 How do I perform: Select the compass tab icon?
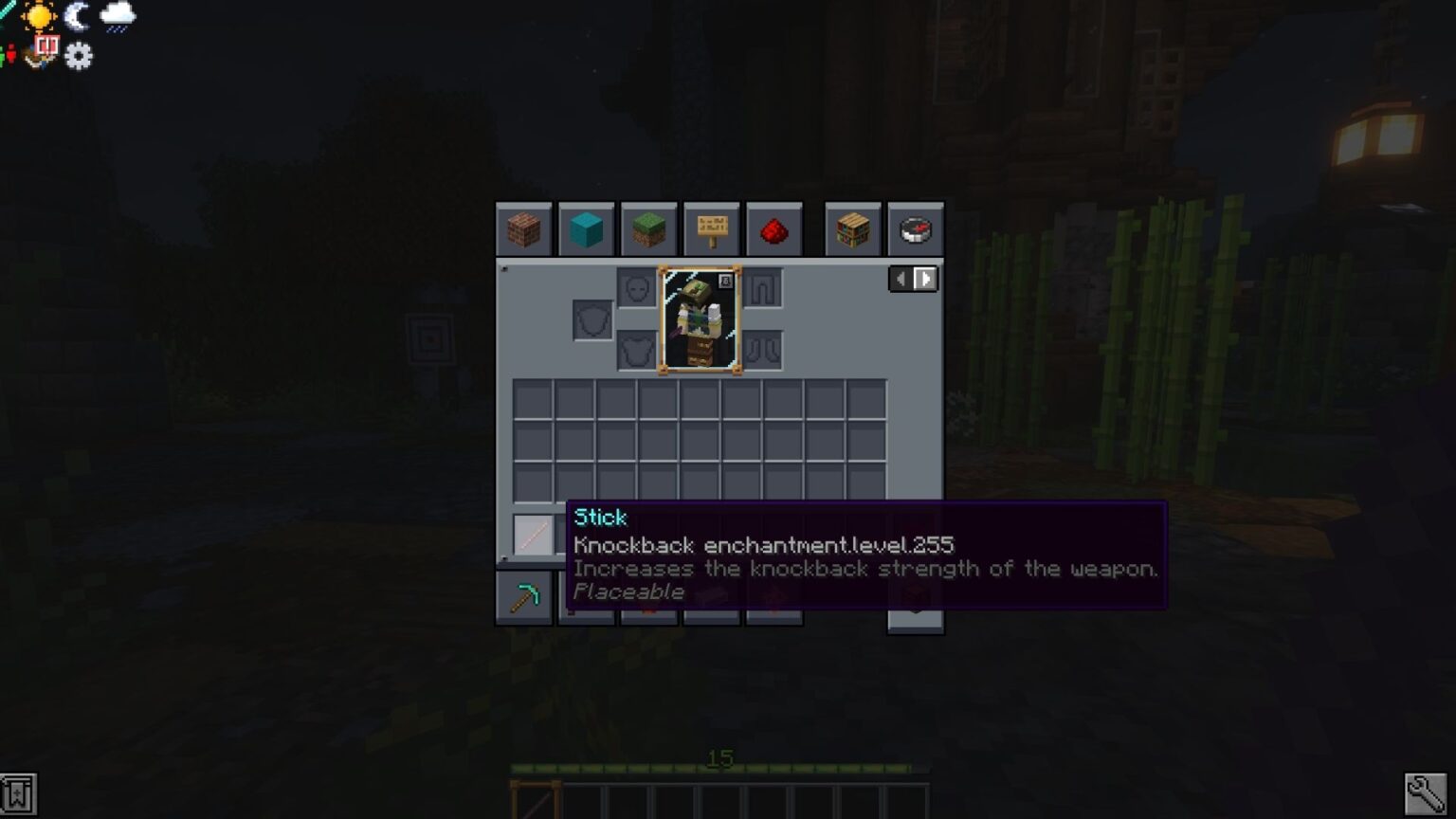(913, 228)
